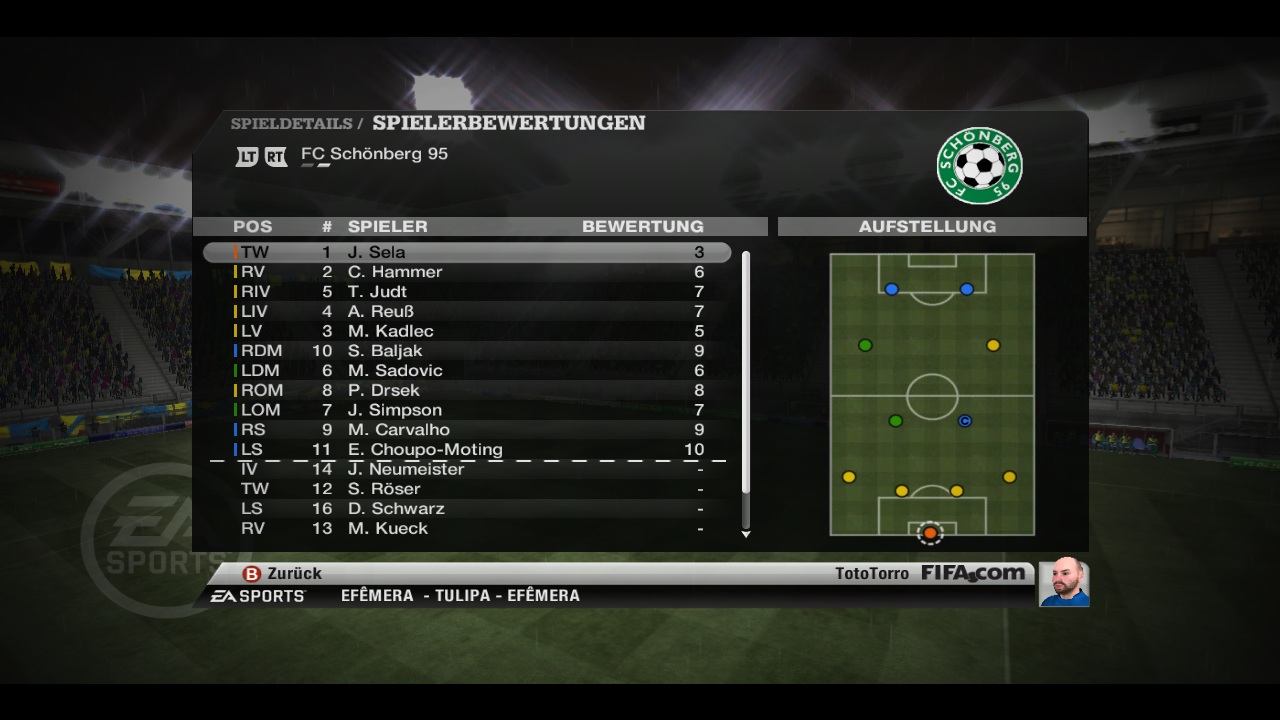The image size is (1280, 720).
Task: Select substitute J. Neumeister
Action: tap(466, 469)
